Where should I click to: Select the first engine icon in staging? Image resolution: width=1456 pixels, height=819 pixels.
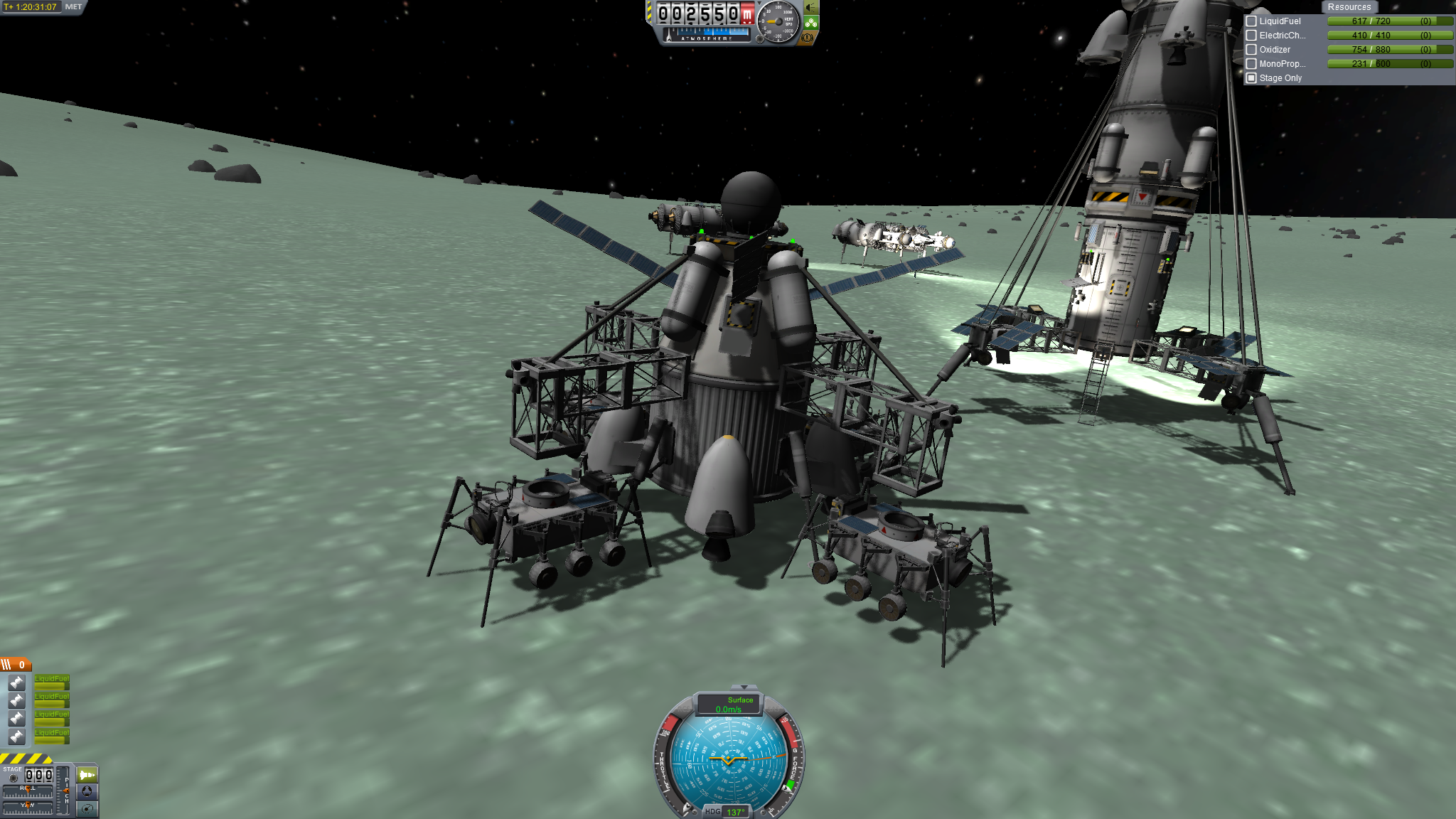17,682
